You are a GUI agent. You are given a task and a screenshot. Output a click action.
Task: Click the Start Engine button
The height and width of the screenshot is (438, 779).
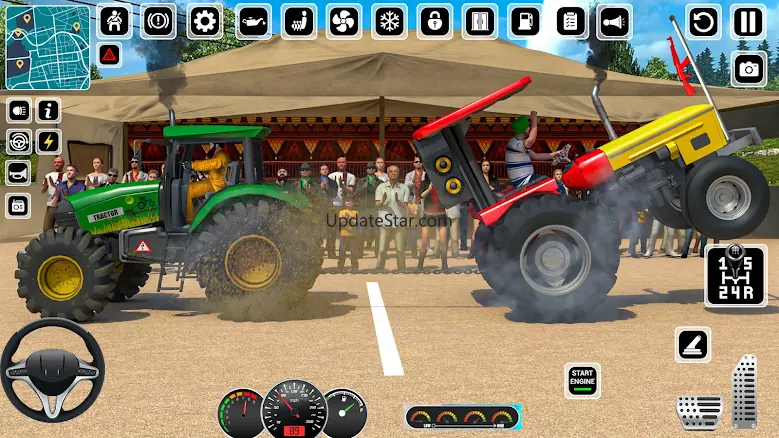pos(582,380)
